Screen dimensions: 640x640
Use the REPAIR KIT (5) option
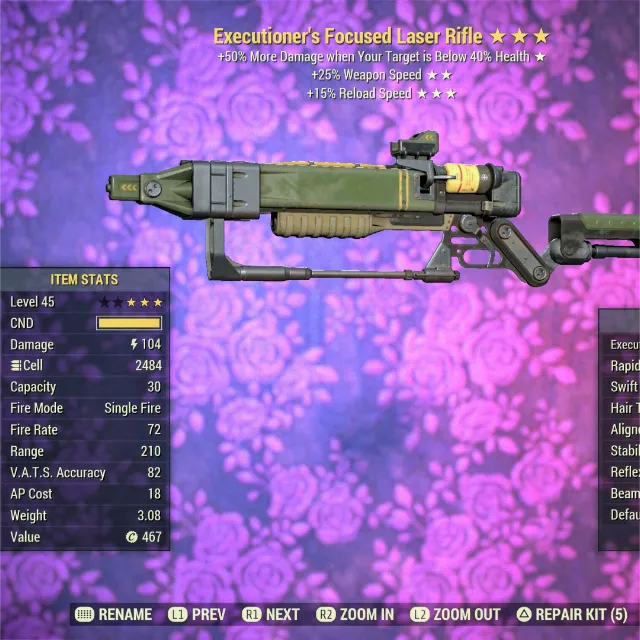point(572,615)
